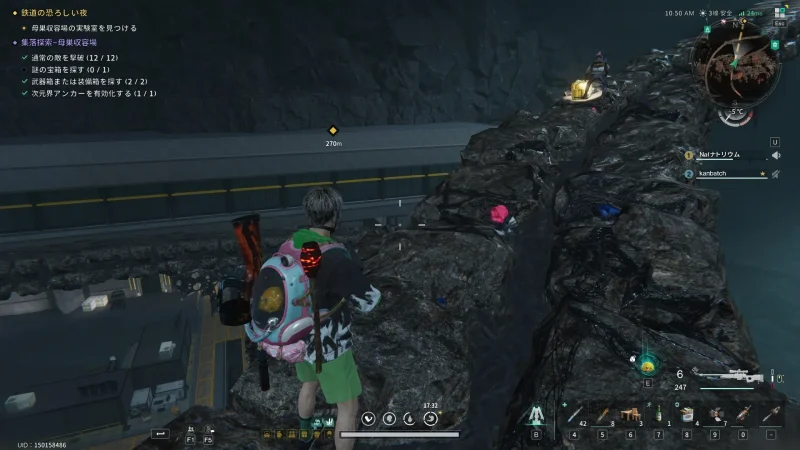The image size is (800, 450).
Task: Toggle voice speaker for Na/ナトリウム
Action: [776, 155]
